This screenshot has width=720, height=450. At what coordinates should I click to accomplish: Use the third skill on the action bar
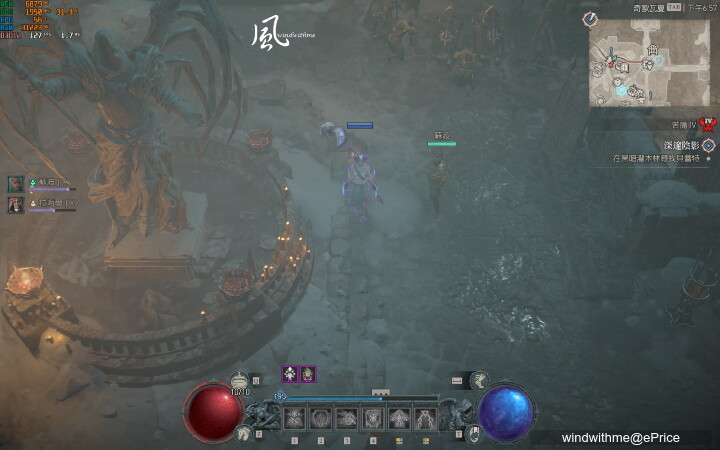pos(347,418)
